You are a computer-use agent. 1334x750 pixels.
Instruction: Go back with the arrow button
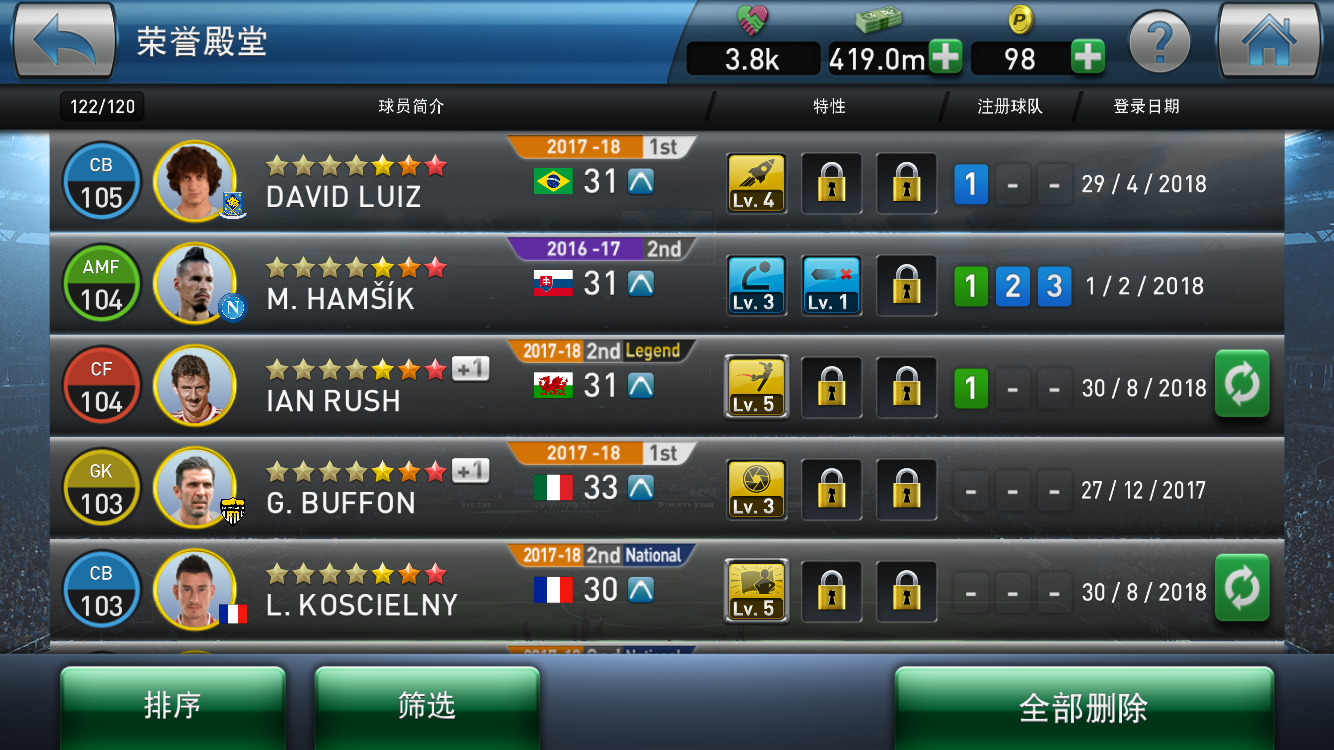[64, 42]
